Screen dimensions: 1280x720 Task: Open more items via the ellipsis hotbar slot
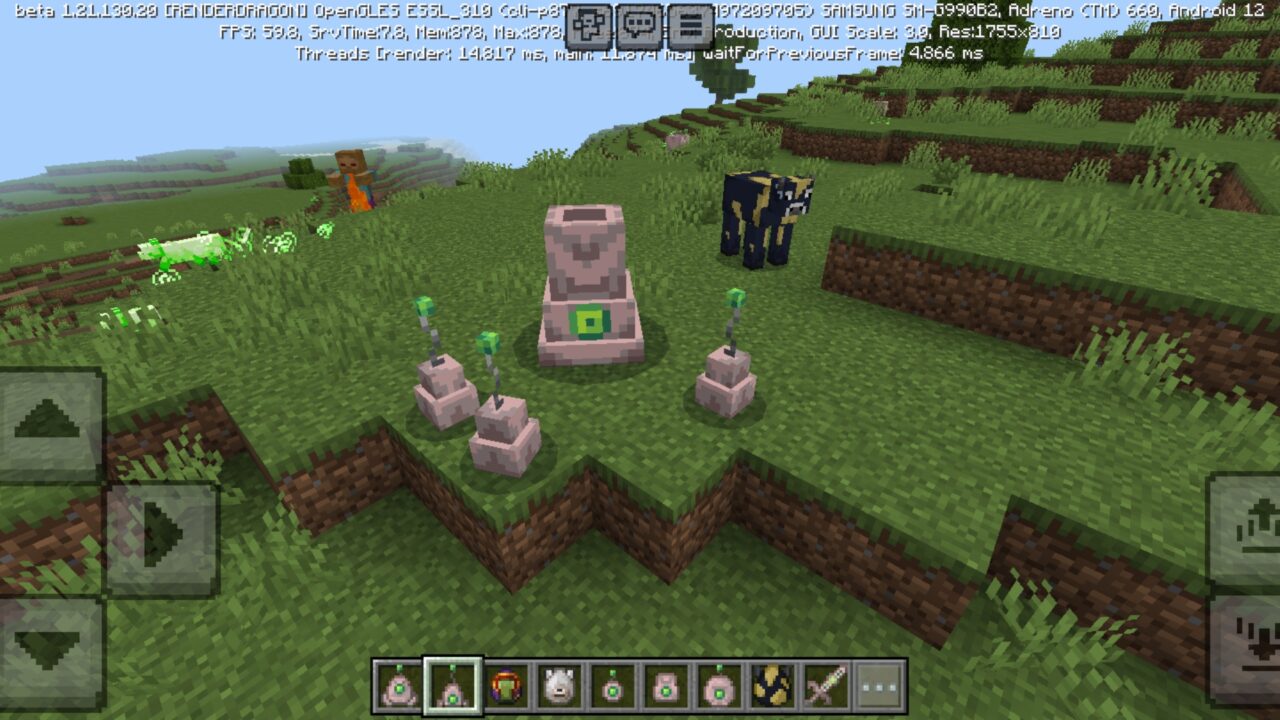[875, 688]
